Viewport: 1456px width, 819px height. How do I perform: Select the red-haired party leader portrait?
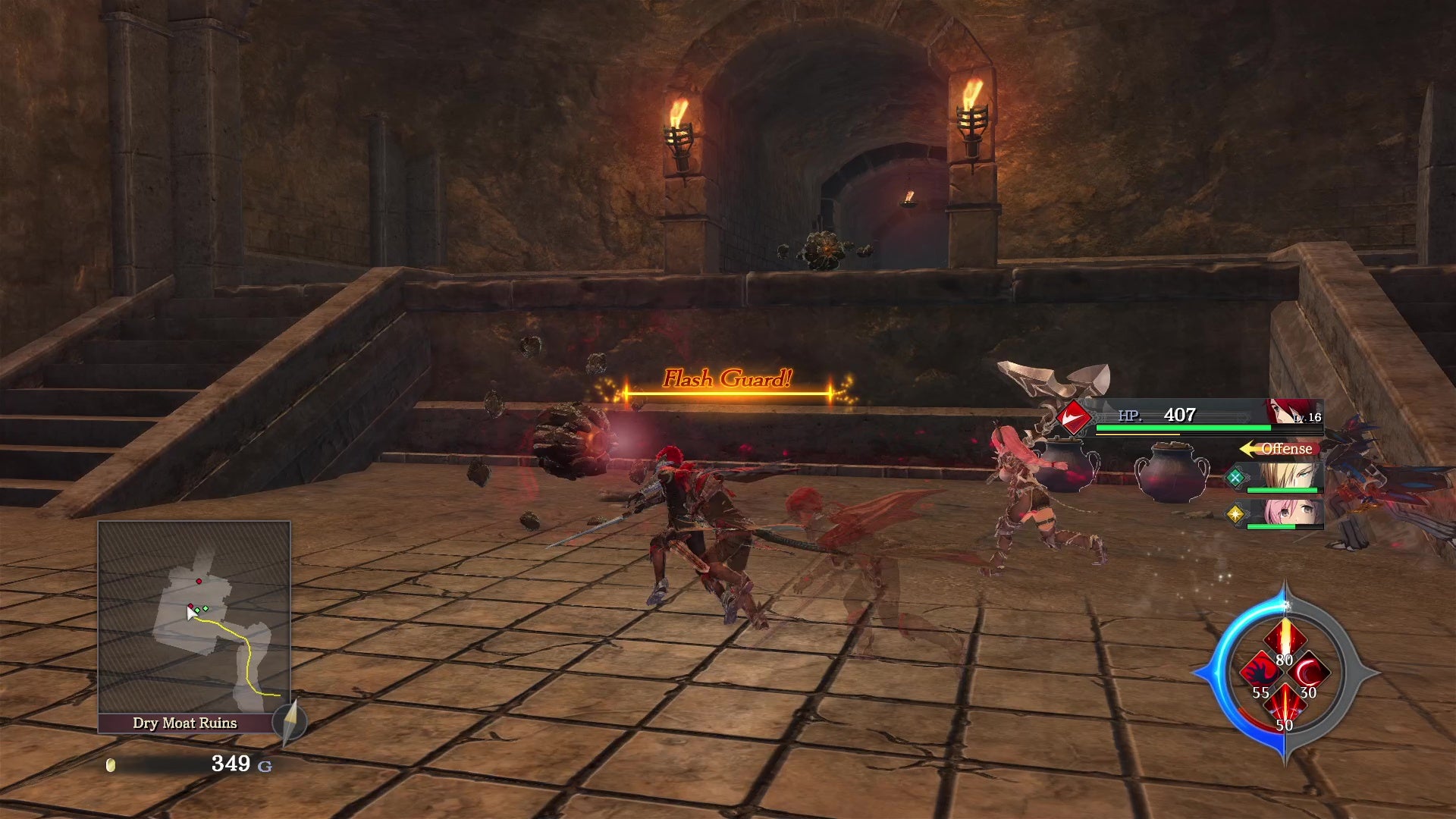click(x=1291, y=413)
